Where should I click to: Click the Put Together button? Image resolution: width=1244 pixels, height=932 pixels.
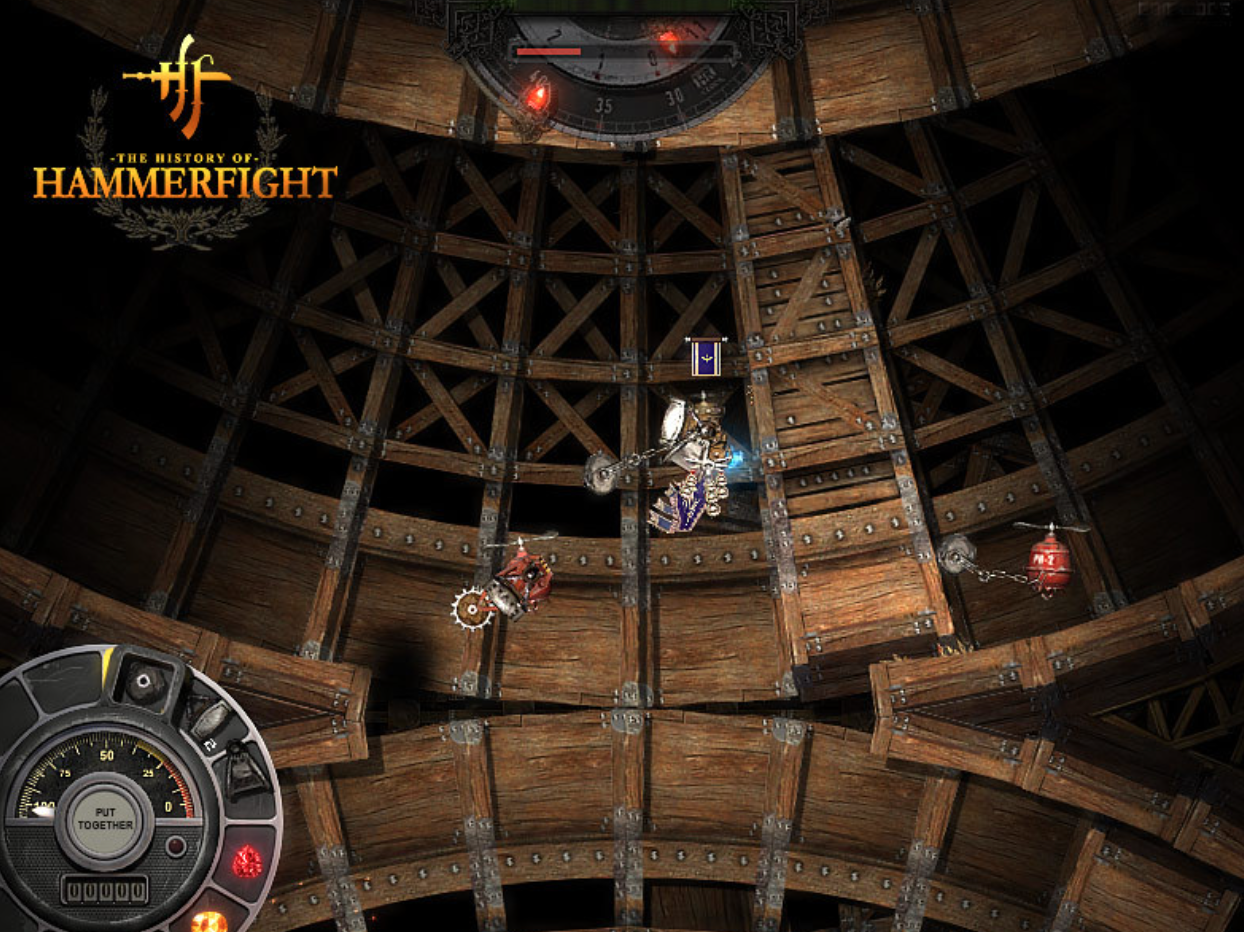(x=106, y=817)
